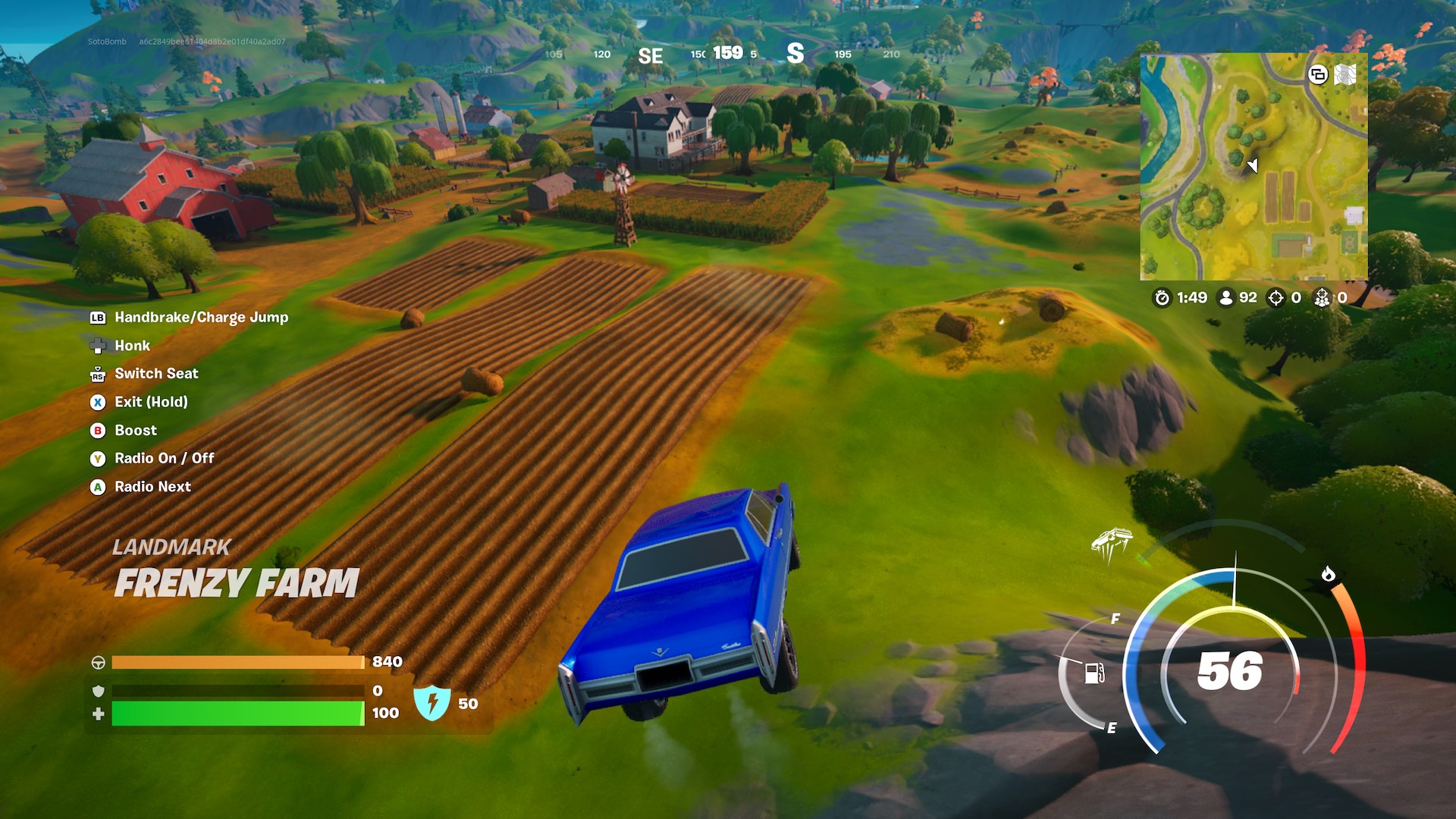Click the flame boost icon on the speedometer
Screen dimensions: 1456x819
(1328, 576)
